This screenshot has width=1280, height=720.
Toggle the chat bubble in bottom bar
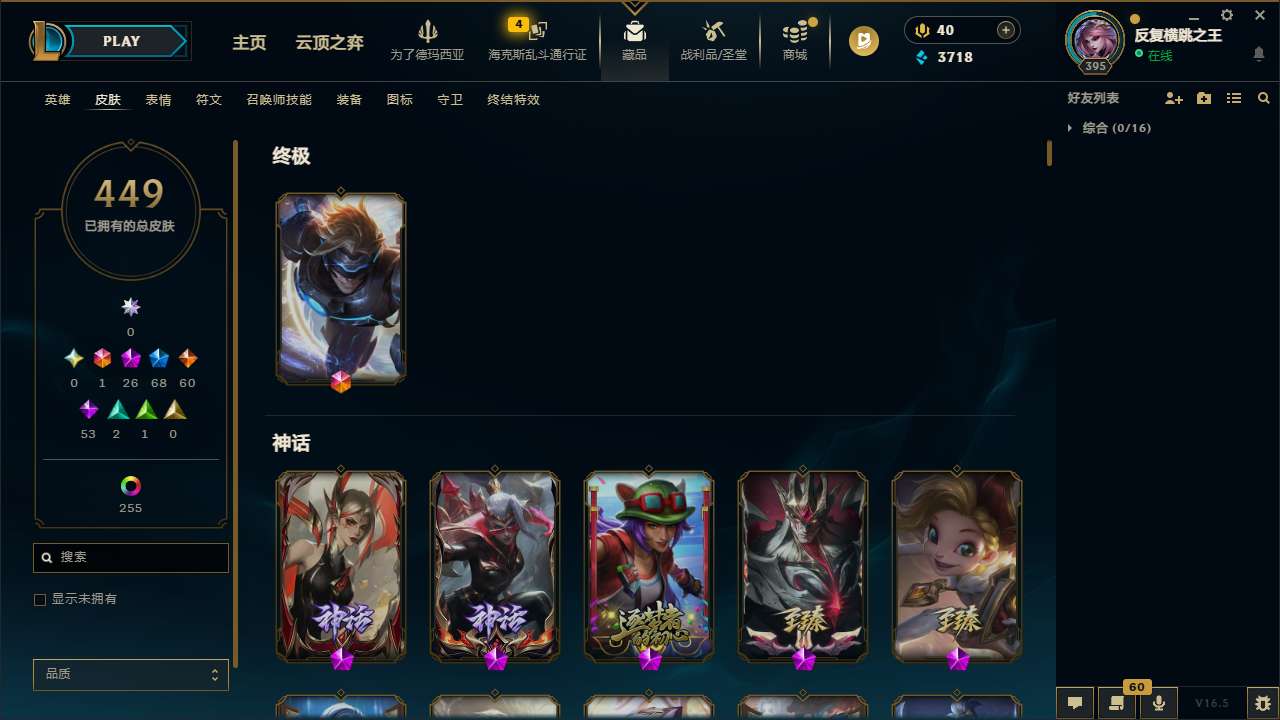(1075, 703)
